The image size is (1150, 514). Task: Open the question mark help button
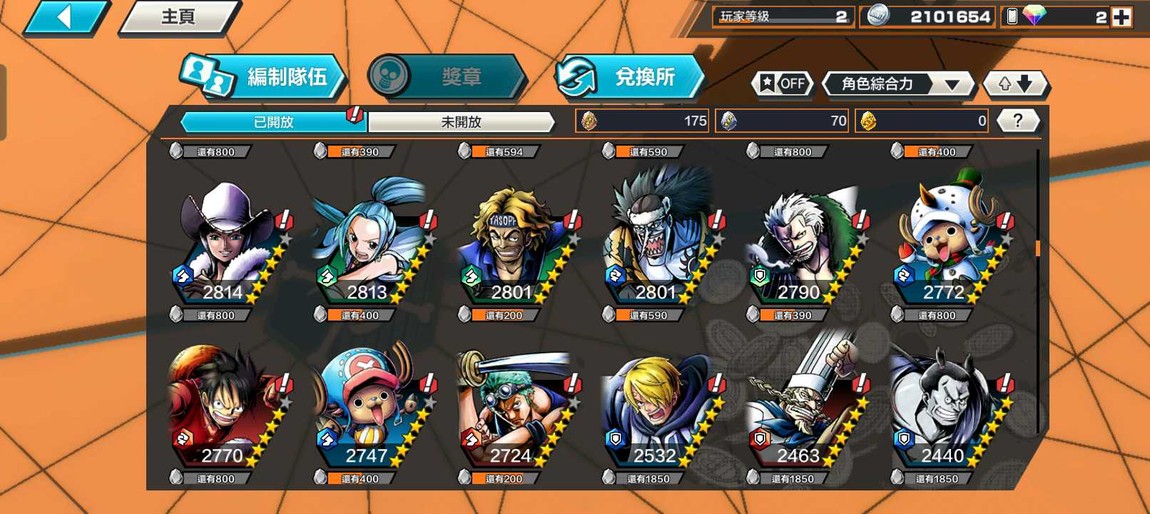click(x=1017, y=121)
